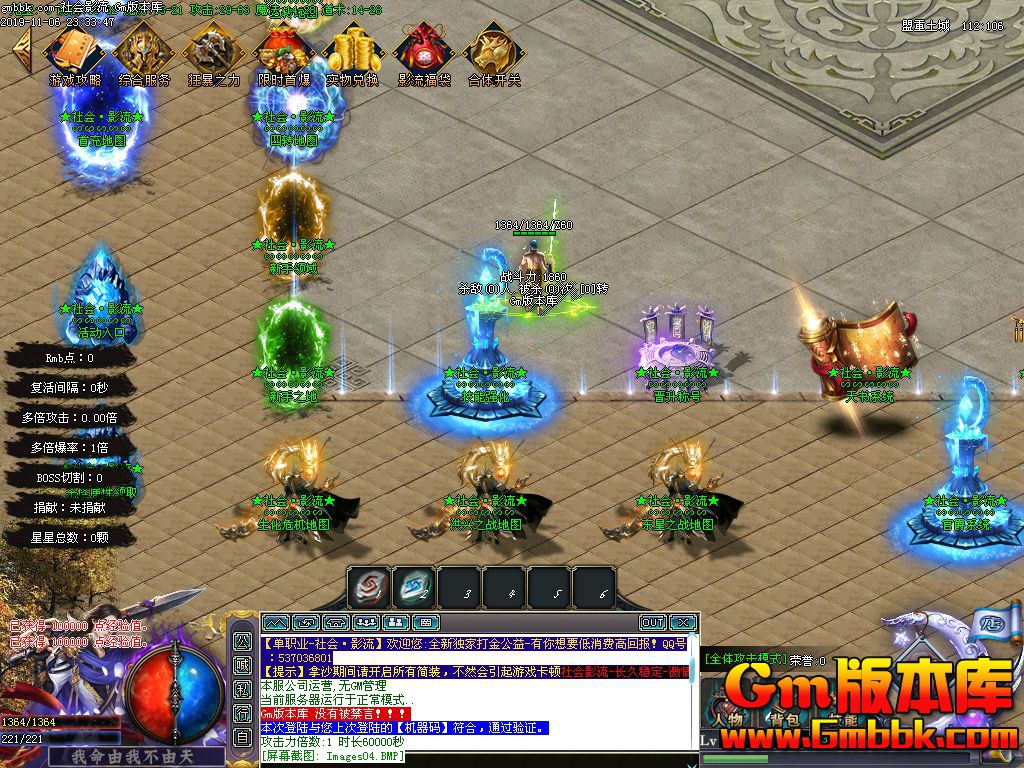Screen dimensions: 1024x768
Task: Toggle the 全体攻击模式 attack mode label
Action: click(x=744, y=659)
